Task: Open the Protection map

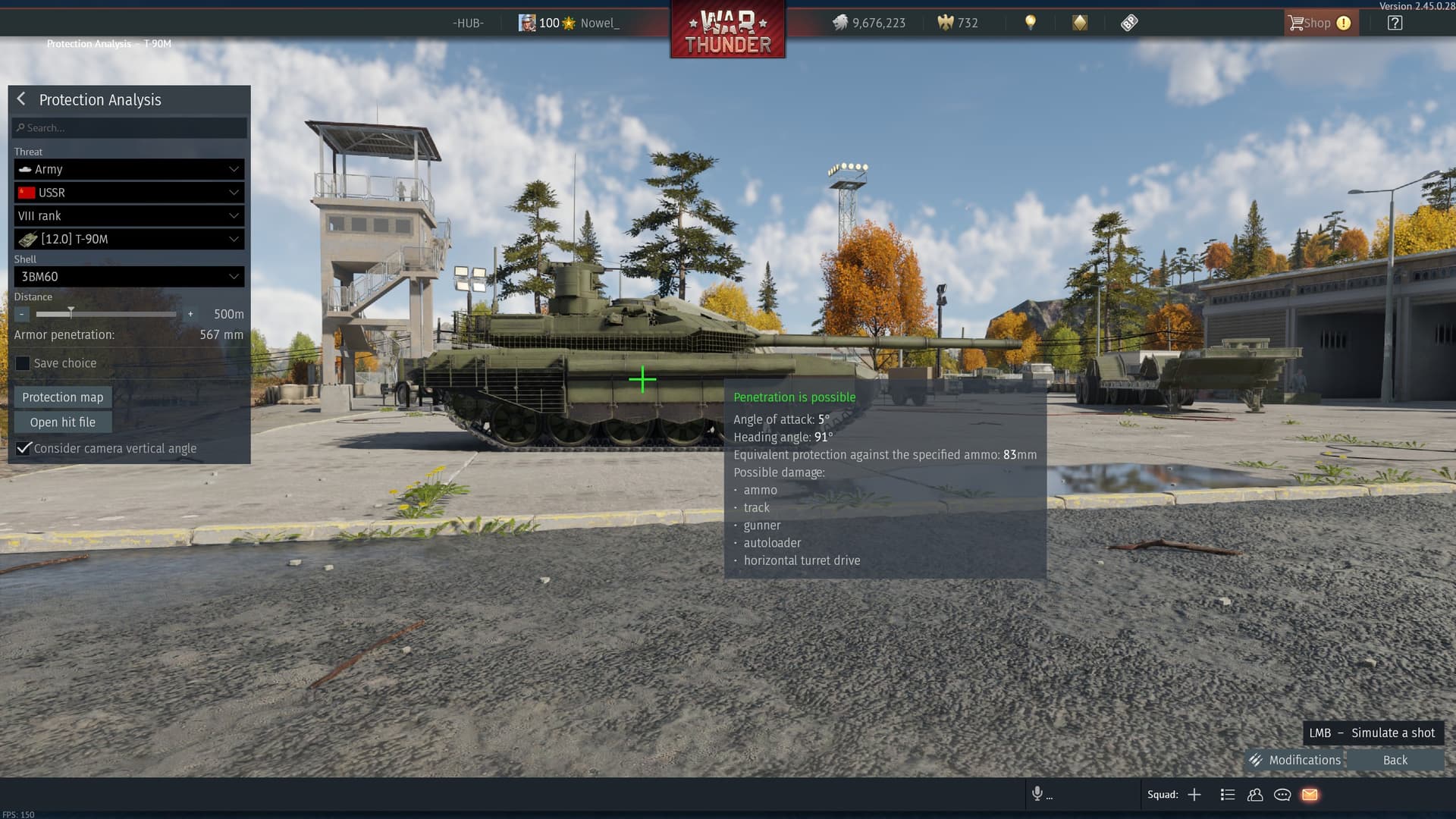Action: (62, 397)
